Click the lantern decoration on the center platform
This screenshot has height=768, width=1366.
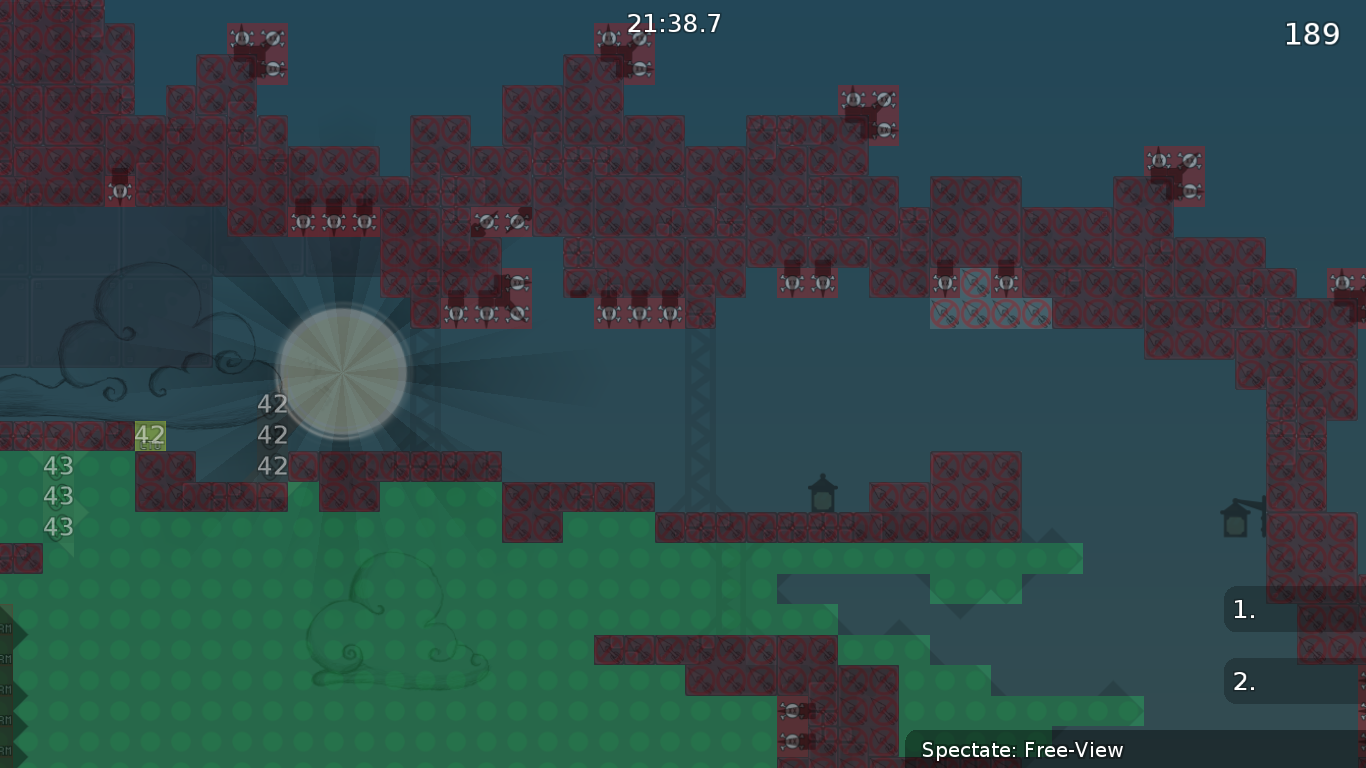click(x=823, y=492)
